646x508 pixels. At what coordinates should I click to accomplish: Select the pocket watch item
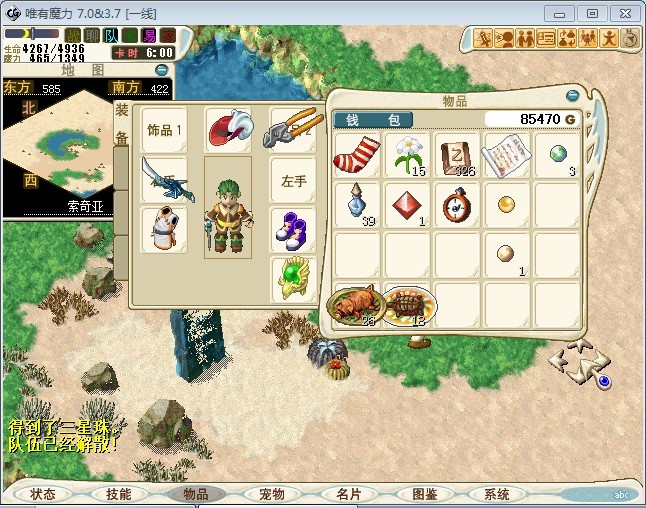pos(458,205)
